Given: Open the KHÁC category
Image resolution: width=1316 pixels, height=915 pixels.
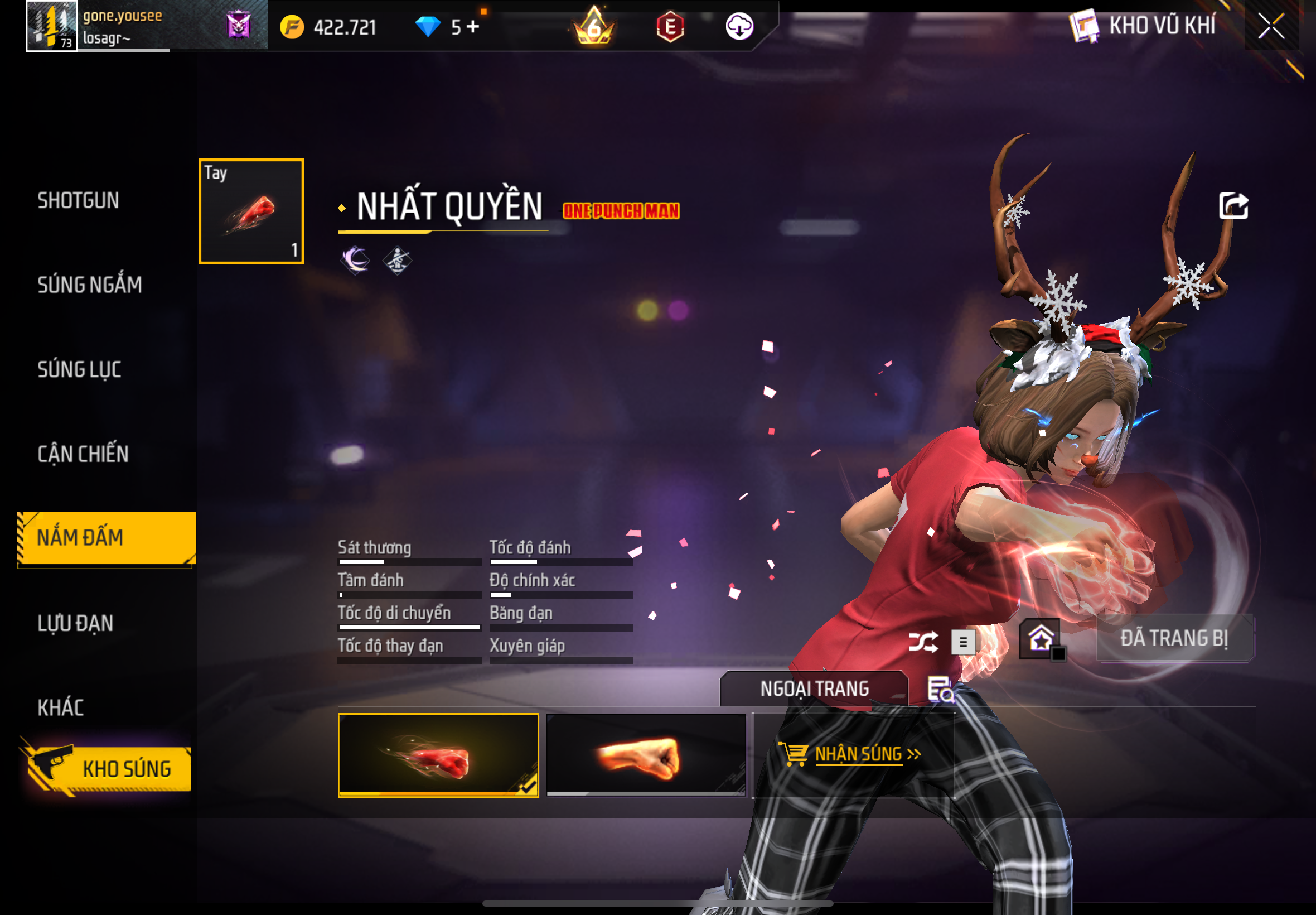Looking at the screenshot, I should tap(61, 708).
